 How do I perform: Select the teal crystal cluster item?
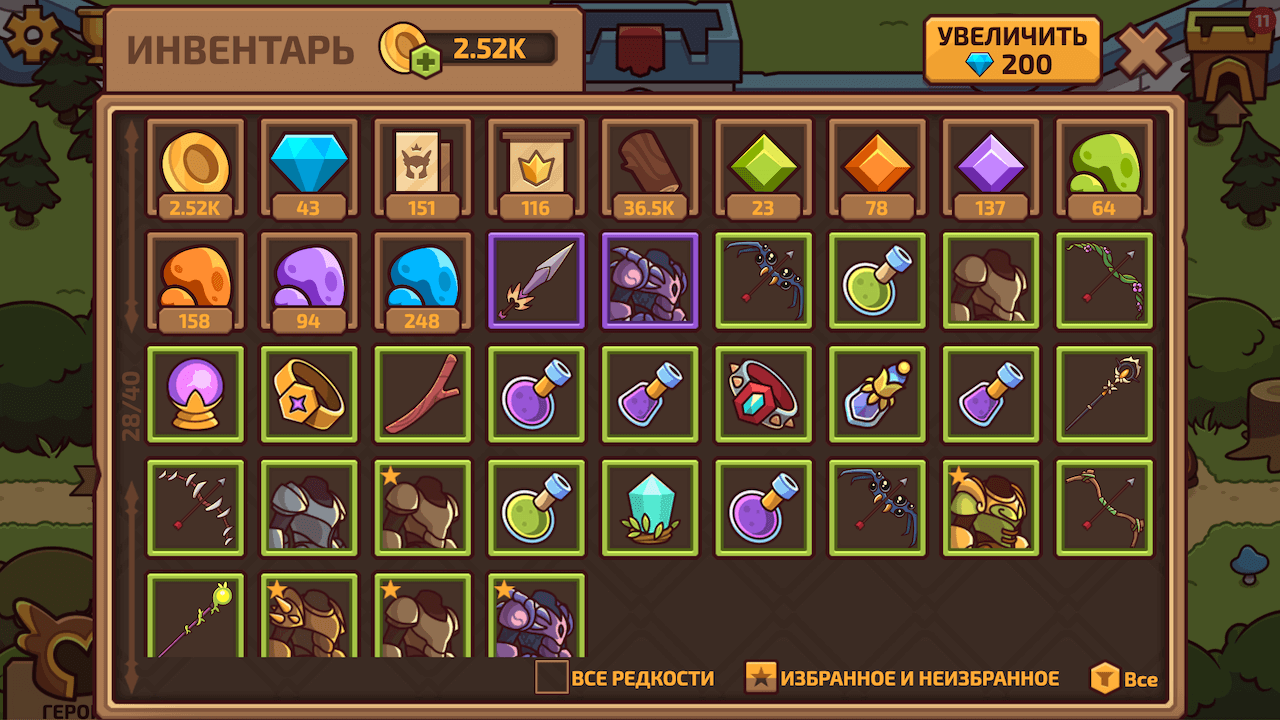click(x=649, y=508)
